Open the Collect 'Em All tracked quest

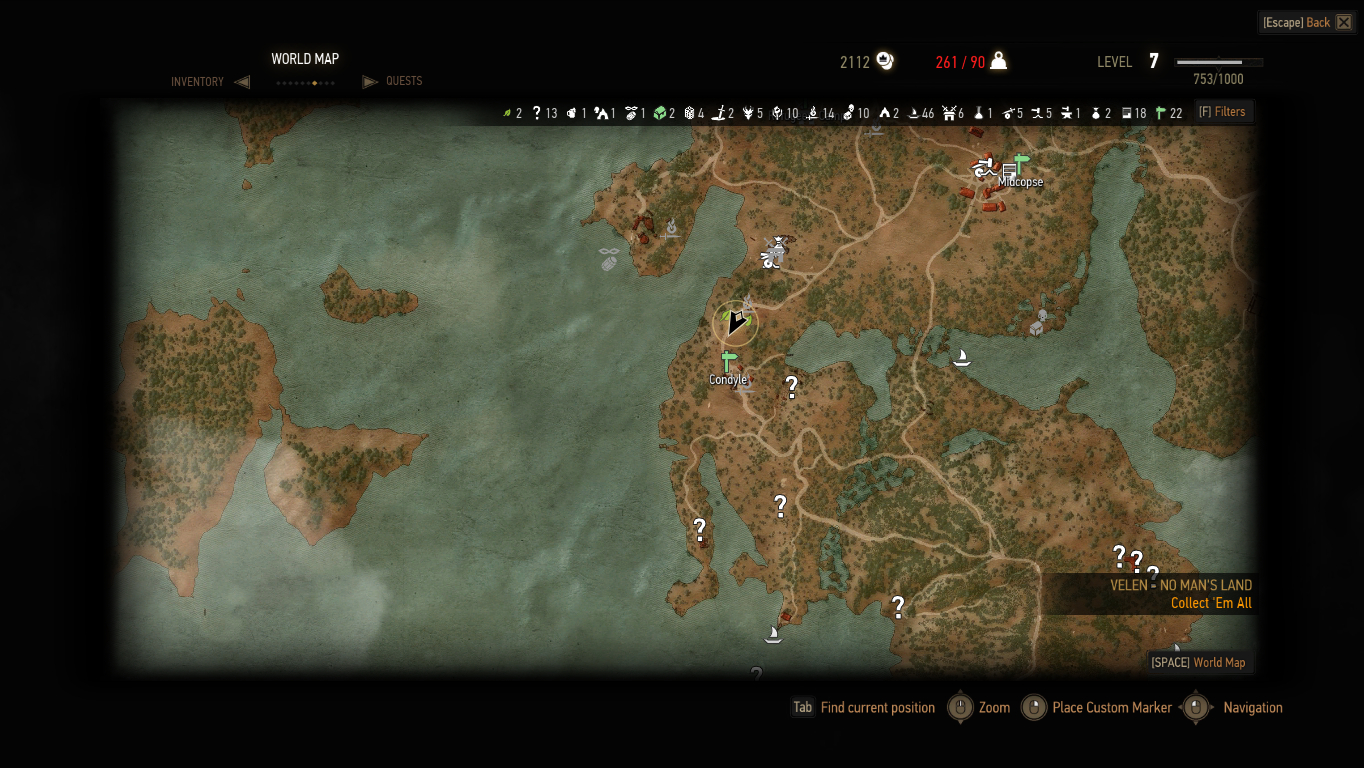1210,603
